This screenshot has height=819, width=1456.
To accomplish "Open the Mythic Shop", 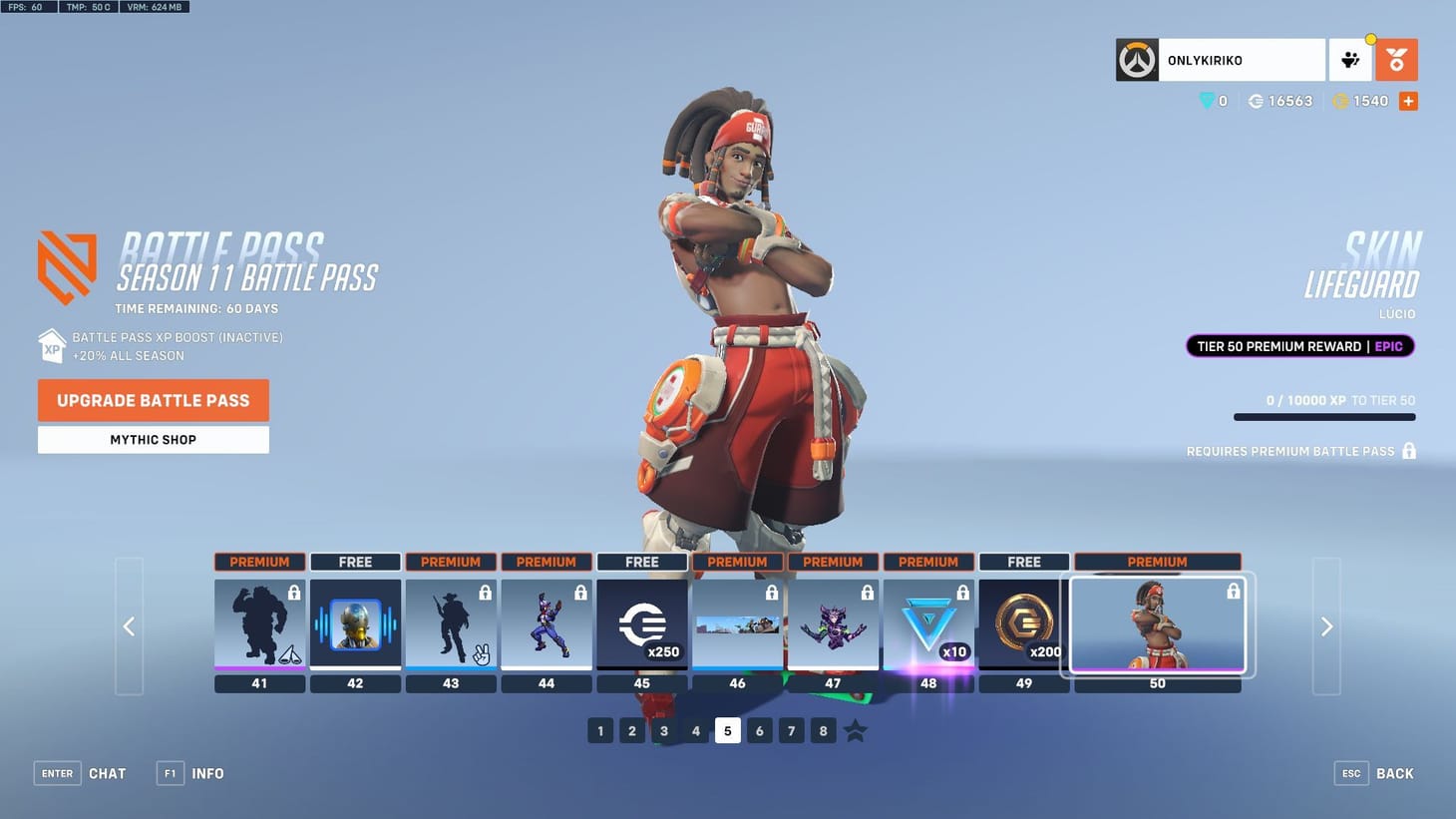I will tap(153, 439).
